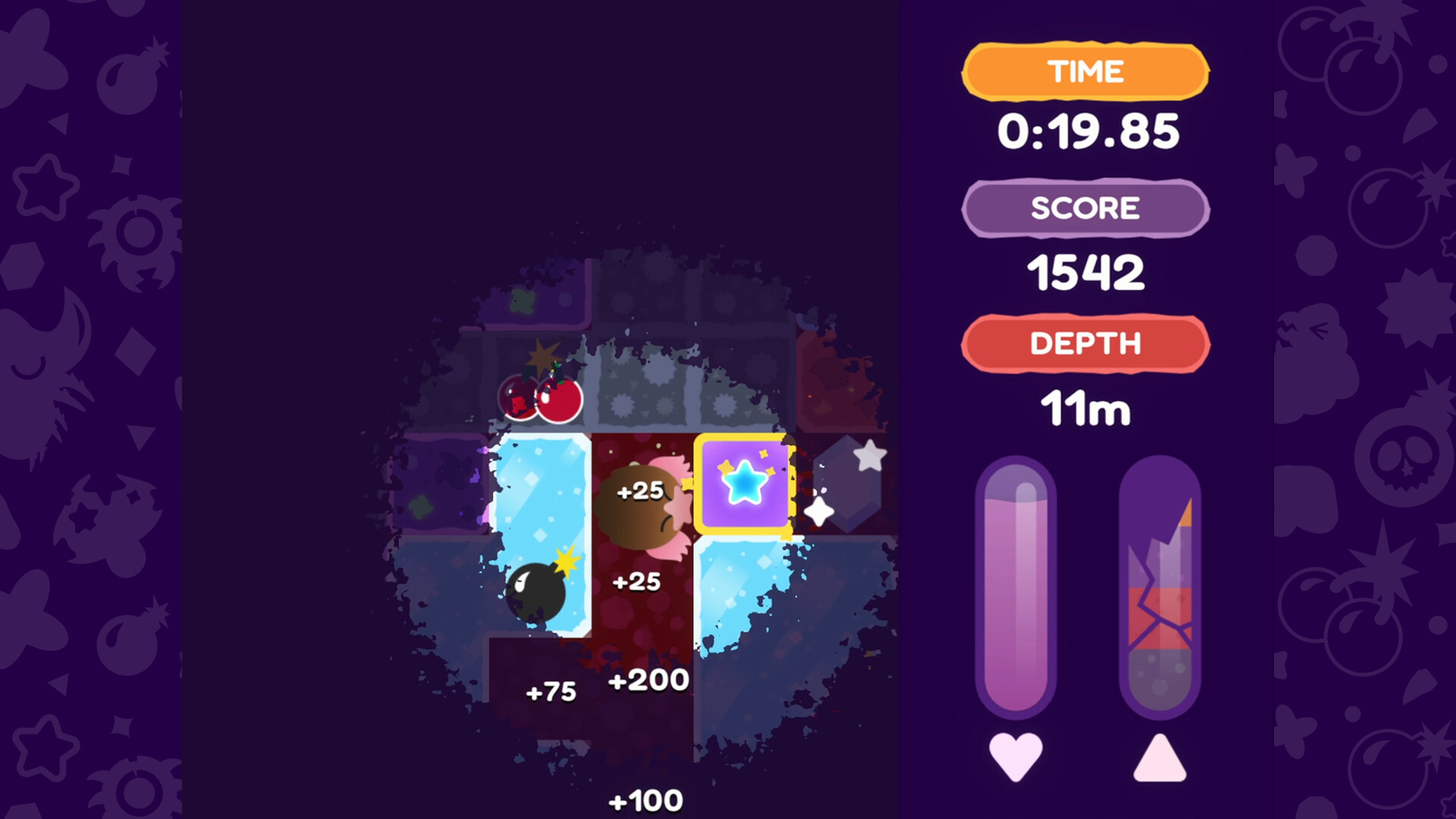Click the mole character on the dirt

[641, 508]
